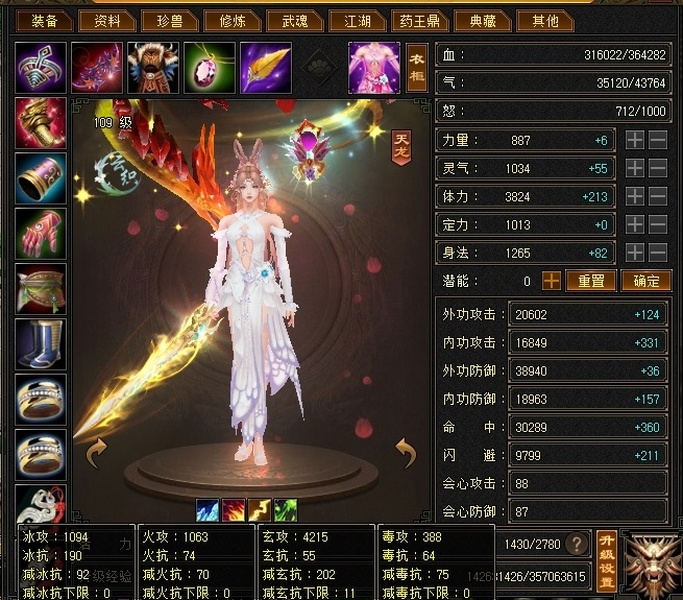Viewport: 683px width, 600px height.
Task: Open the 武魂 tab
Action: 295,20
